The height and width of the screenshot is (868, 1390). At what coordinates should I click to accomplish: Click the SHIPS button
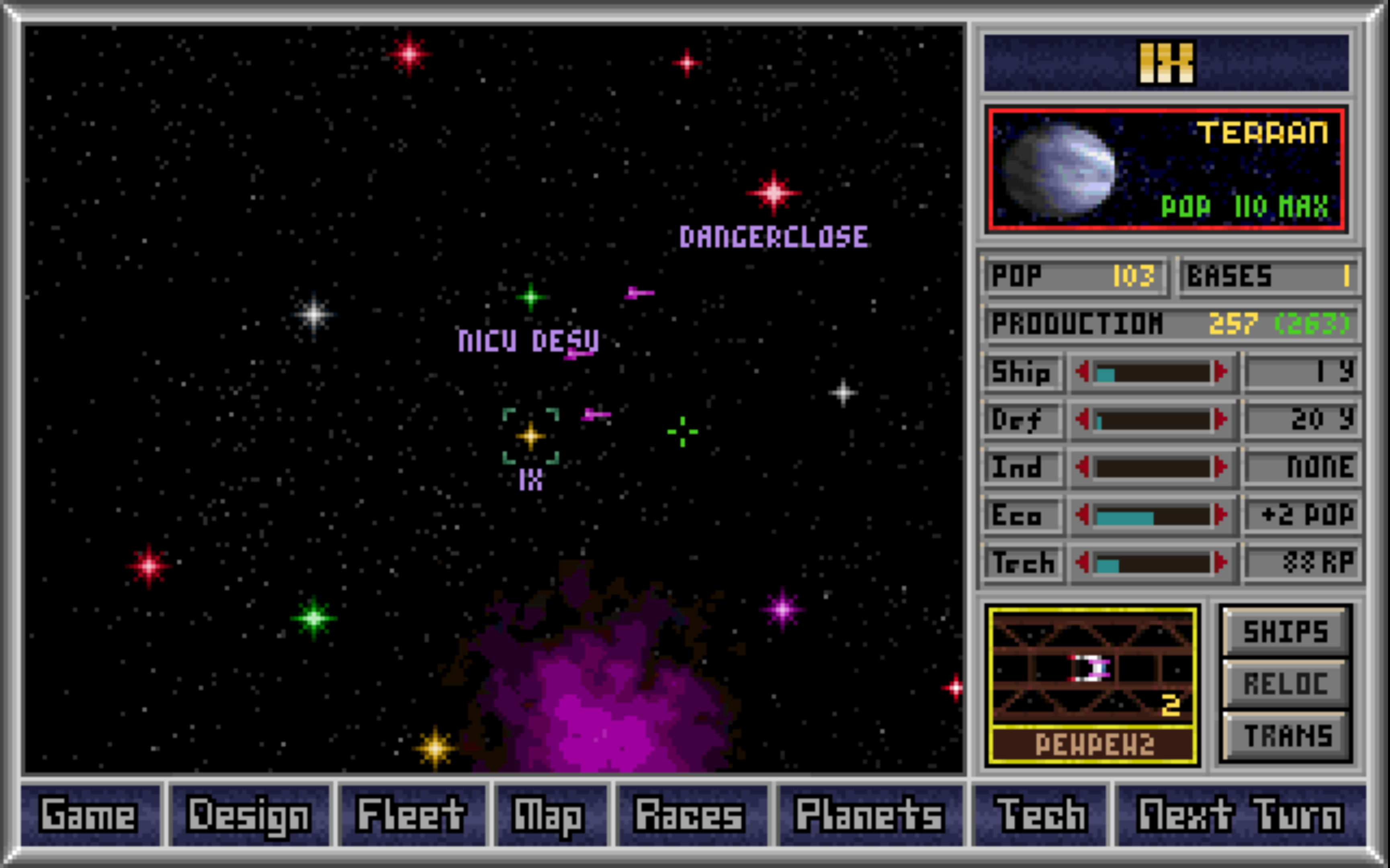[x=1286, y=632]
